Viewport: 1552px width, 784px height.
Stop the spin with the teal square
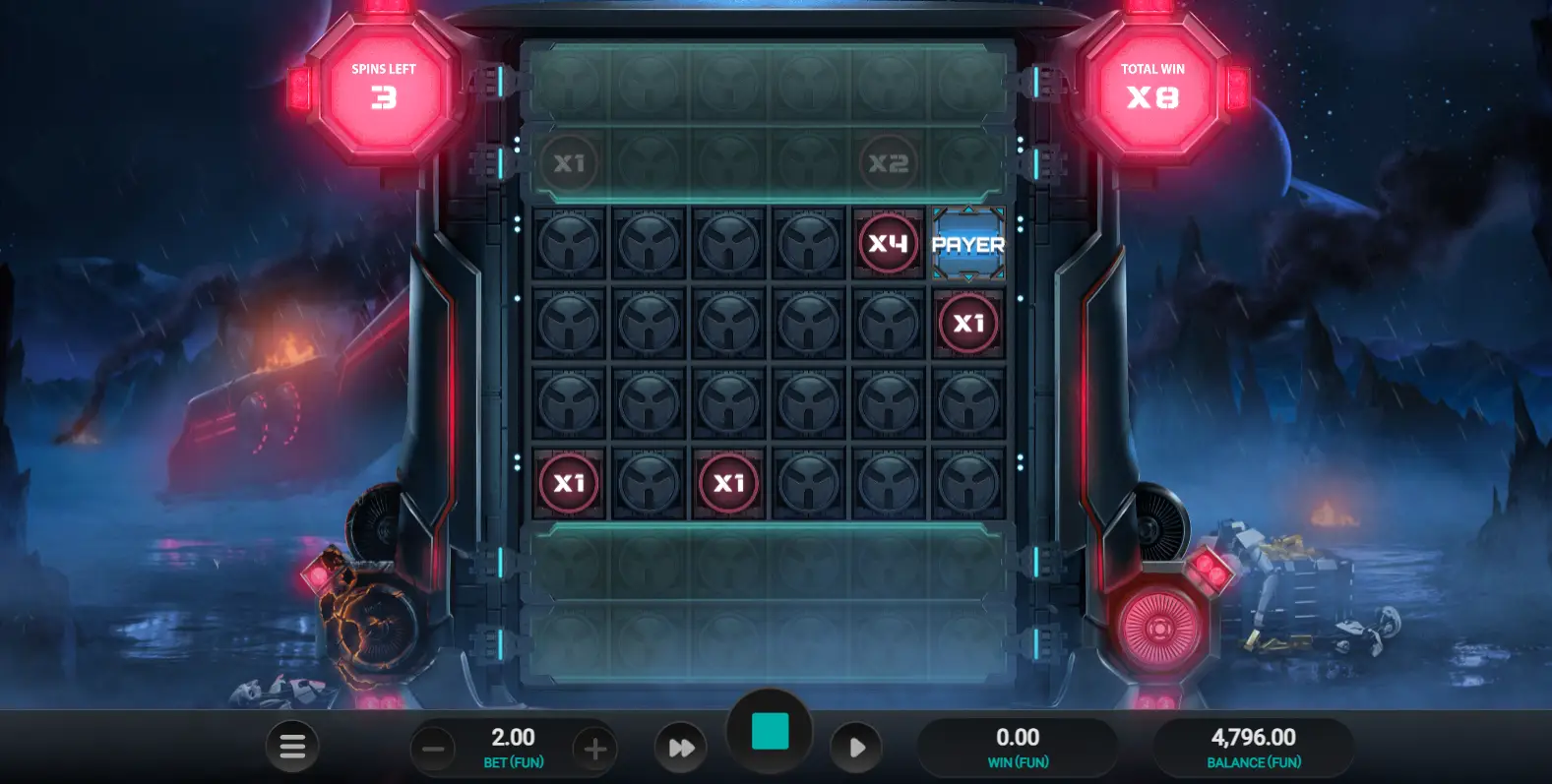pyautogui.click(x=770, y=733)
